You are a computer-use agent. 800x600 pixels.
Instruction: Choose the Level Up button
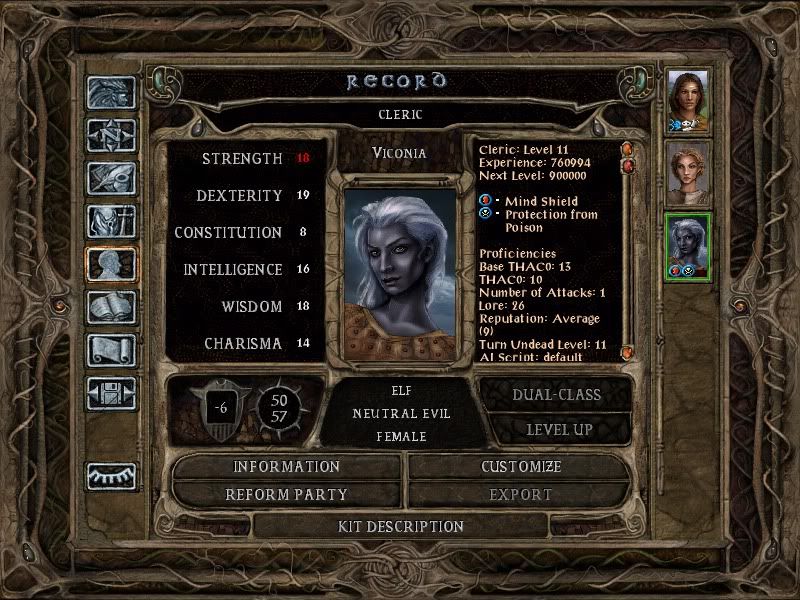click(556, 430)
